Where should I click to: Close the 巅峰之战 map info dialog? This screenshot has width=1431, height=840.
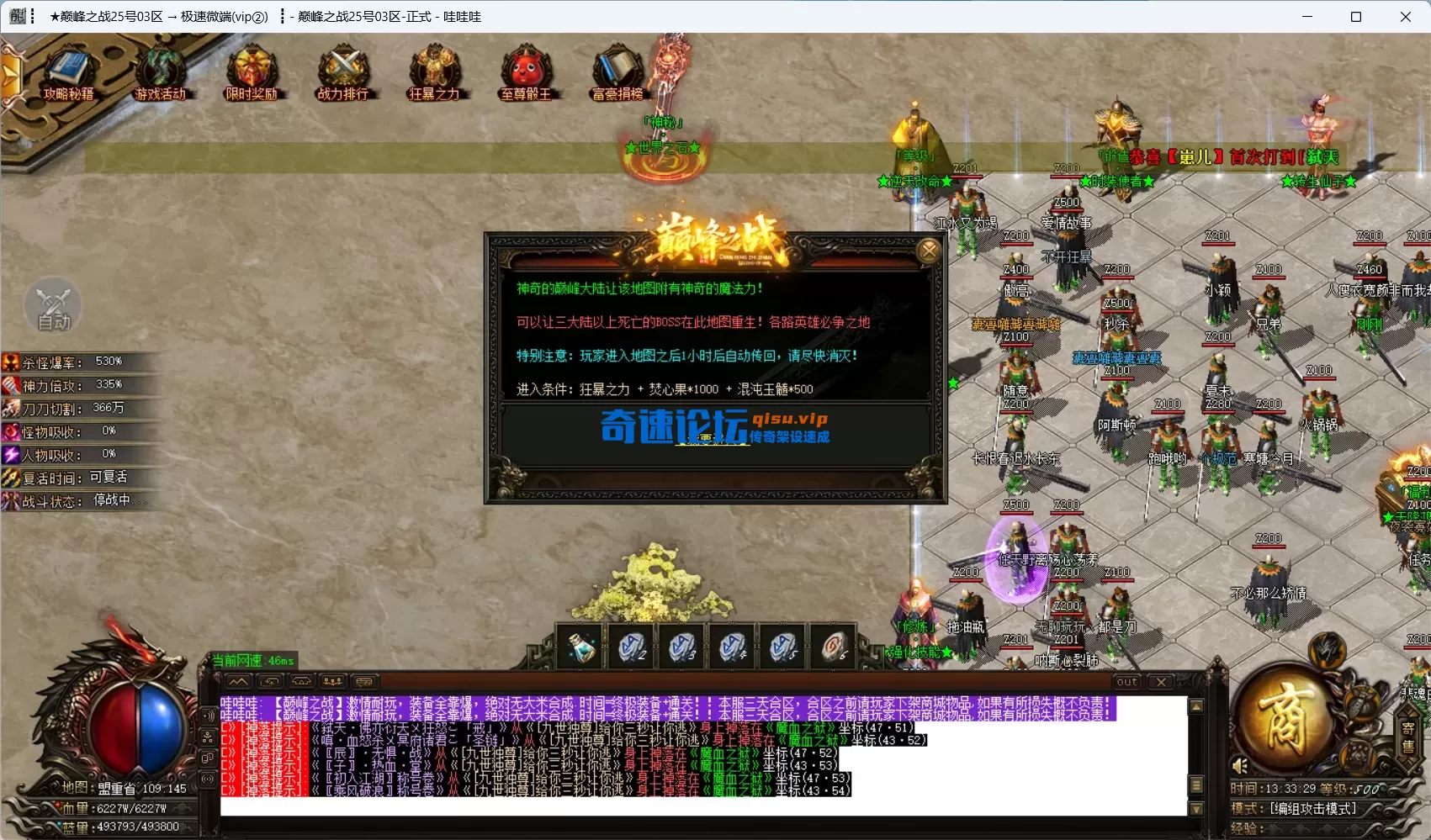[x=929, y=250]
